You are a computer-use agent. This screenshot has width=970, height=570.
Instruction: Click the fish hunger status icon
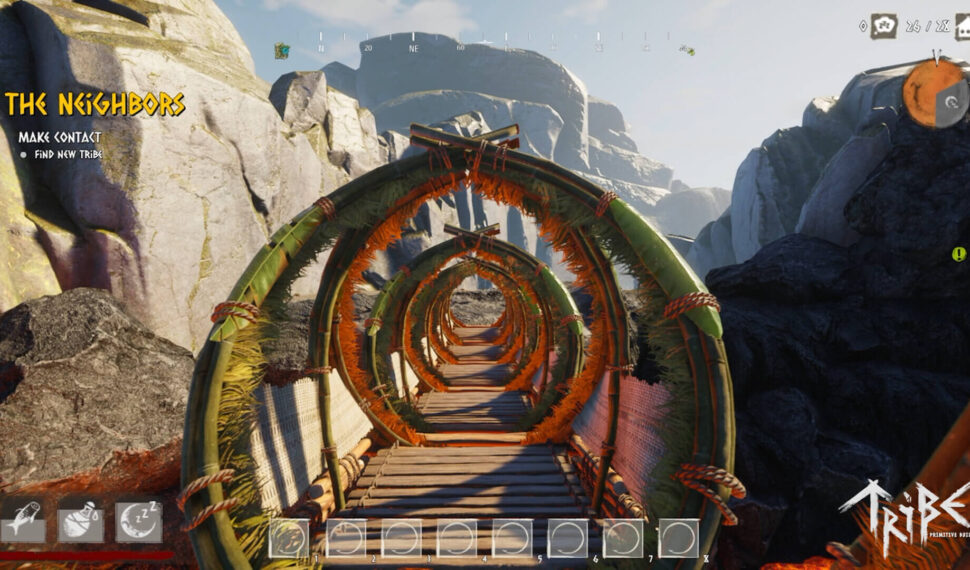click(20, 522)
